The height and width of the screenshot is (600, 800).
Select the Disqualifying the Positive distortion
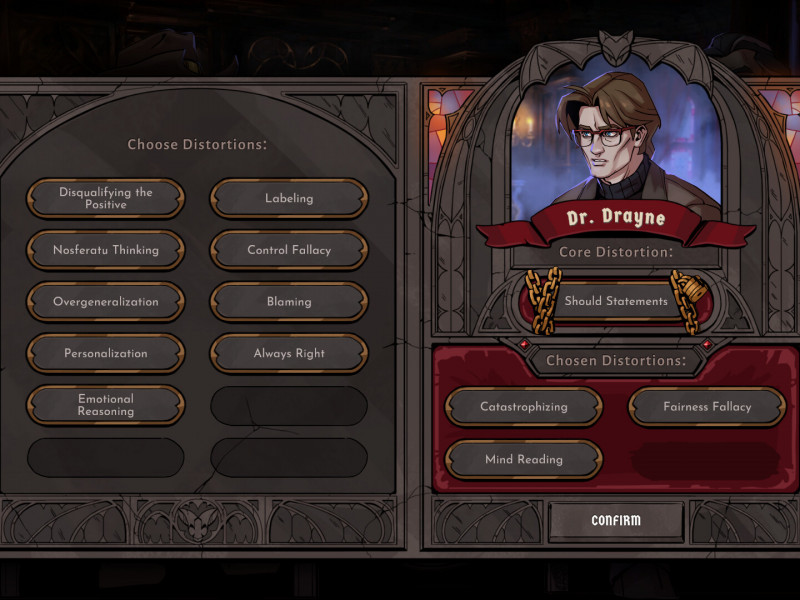(106, 198)
